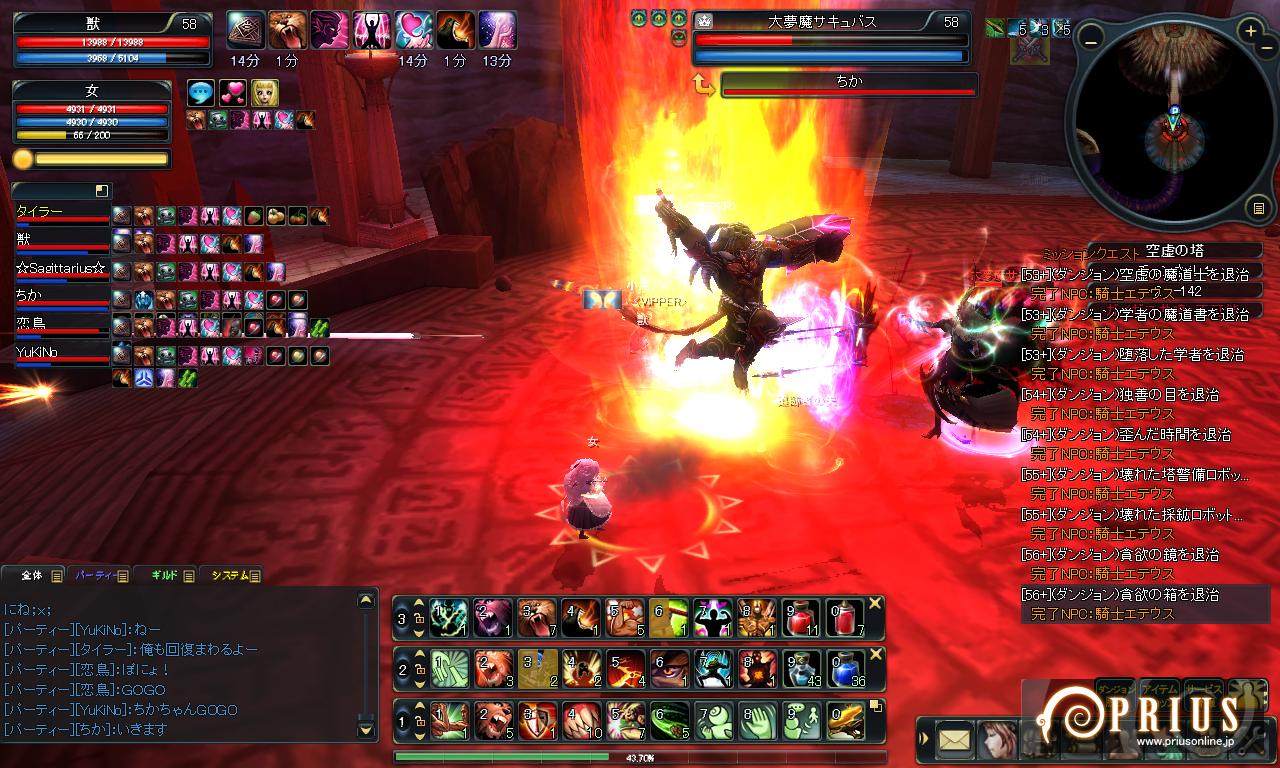Click the 空虚の塔 mission quest header
This screenshot has height=768, width=1280.
pyautogui.click(x=1175, y=251)
